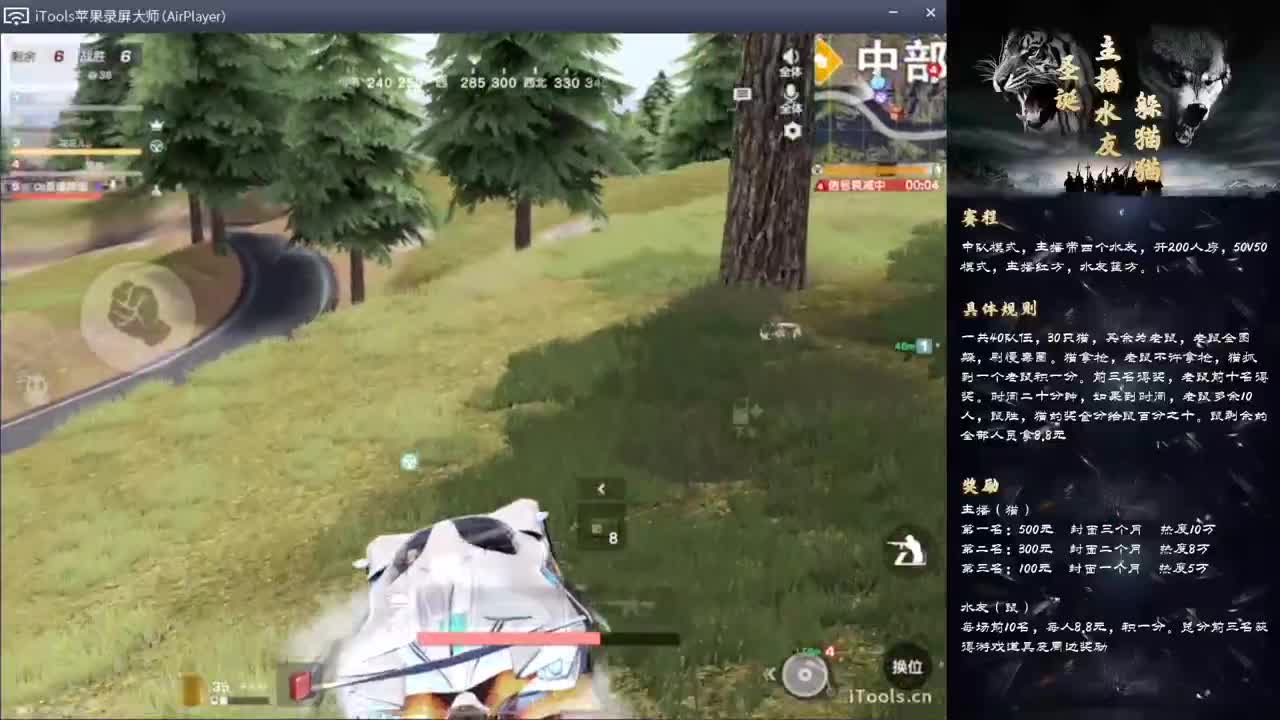The height and width of the screenshot is (720, 1280).
Task: Toggle the quick chat message bubble icon
Action: (741, 93)
